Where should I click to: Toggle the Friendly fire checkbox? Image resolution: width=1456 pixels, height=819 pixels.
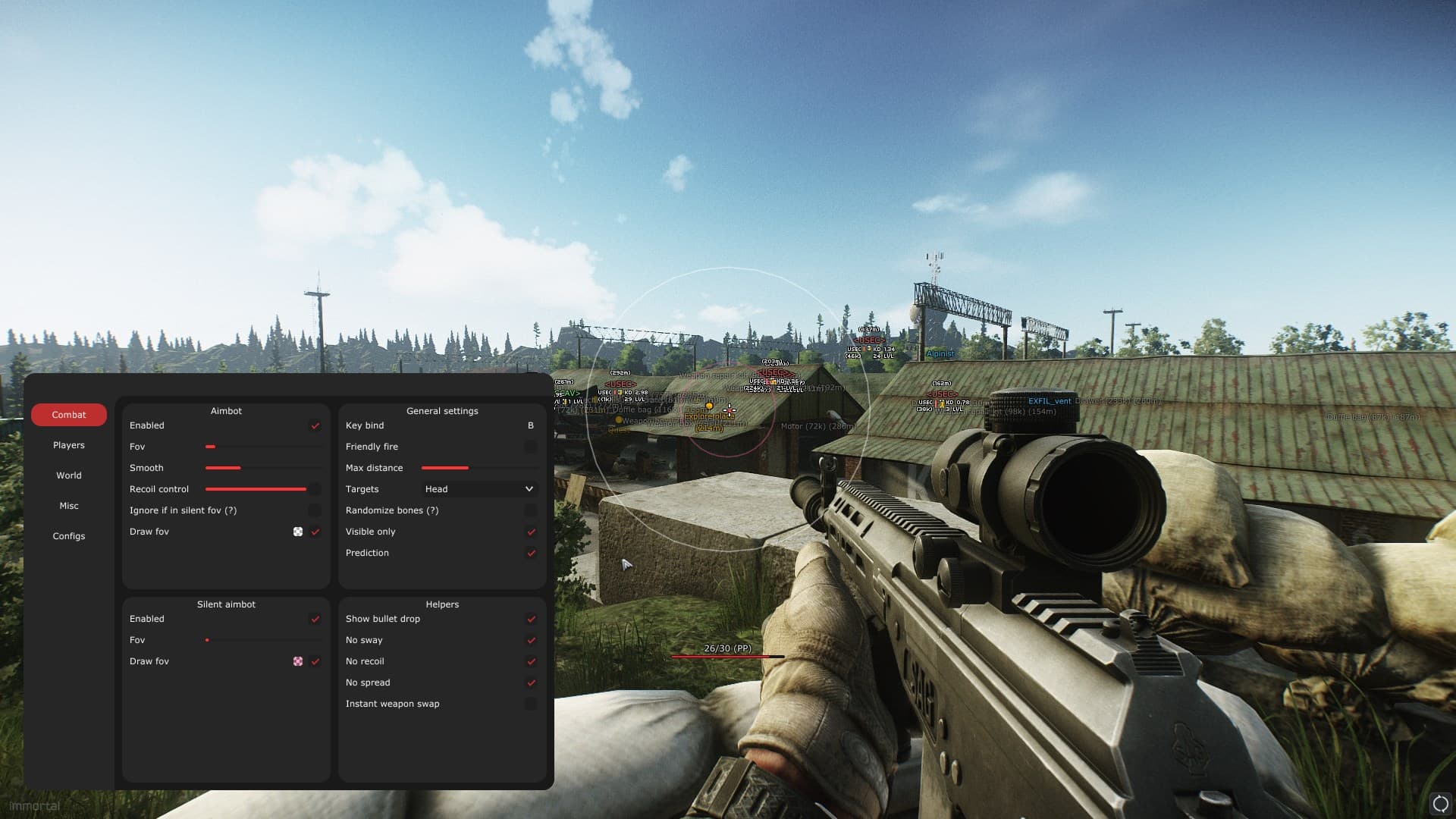[x=531, y=447]
